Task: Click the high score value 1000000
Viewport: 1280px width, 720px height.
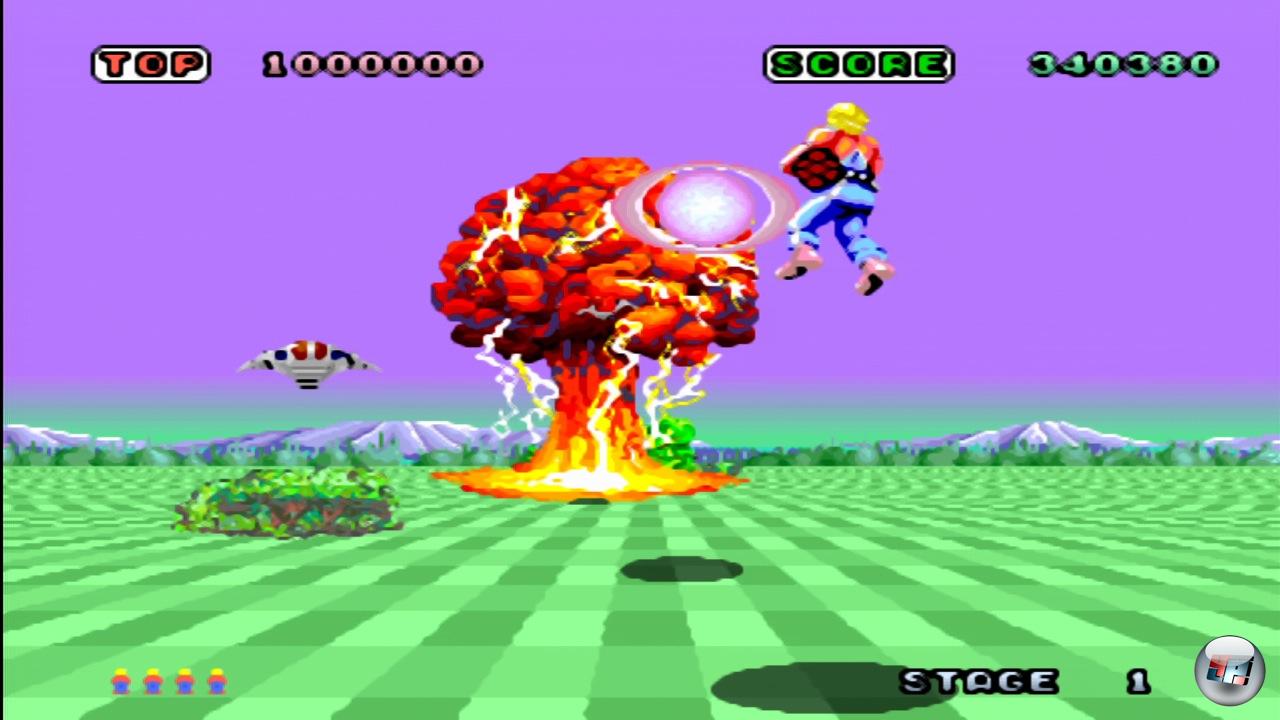Action: (373, 63)
